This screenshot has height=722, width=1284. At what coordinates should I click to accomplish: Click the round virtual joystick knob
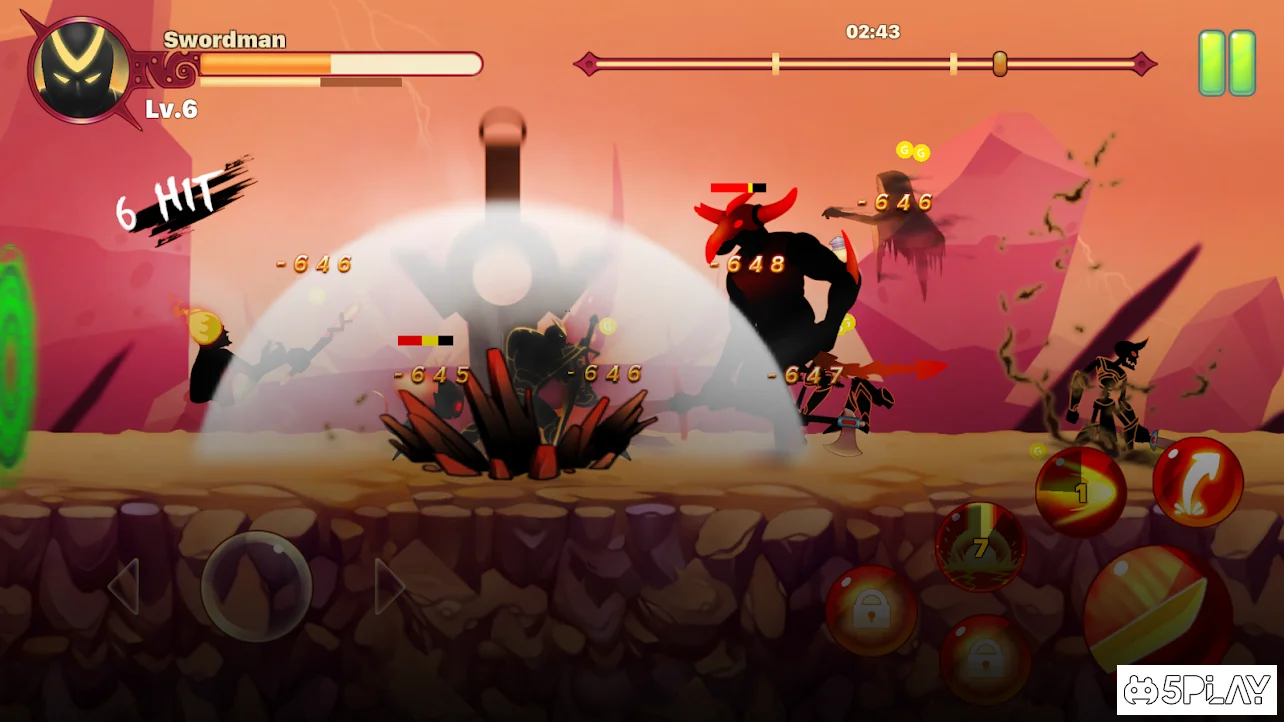coord(256,586)
